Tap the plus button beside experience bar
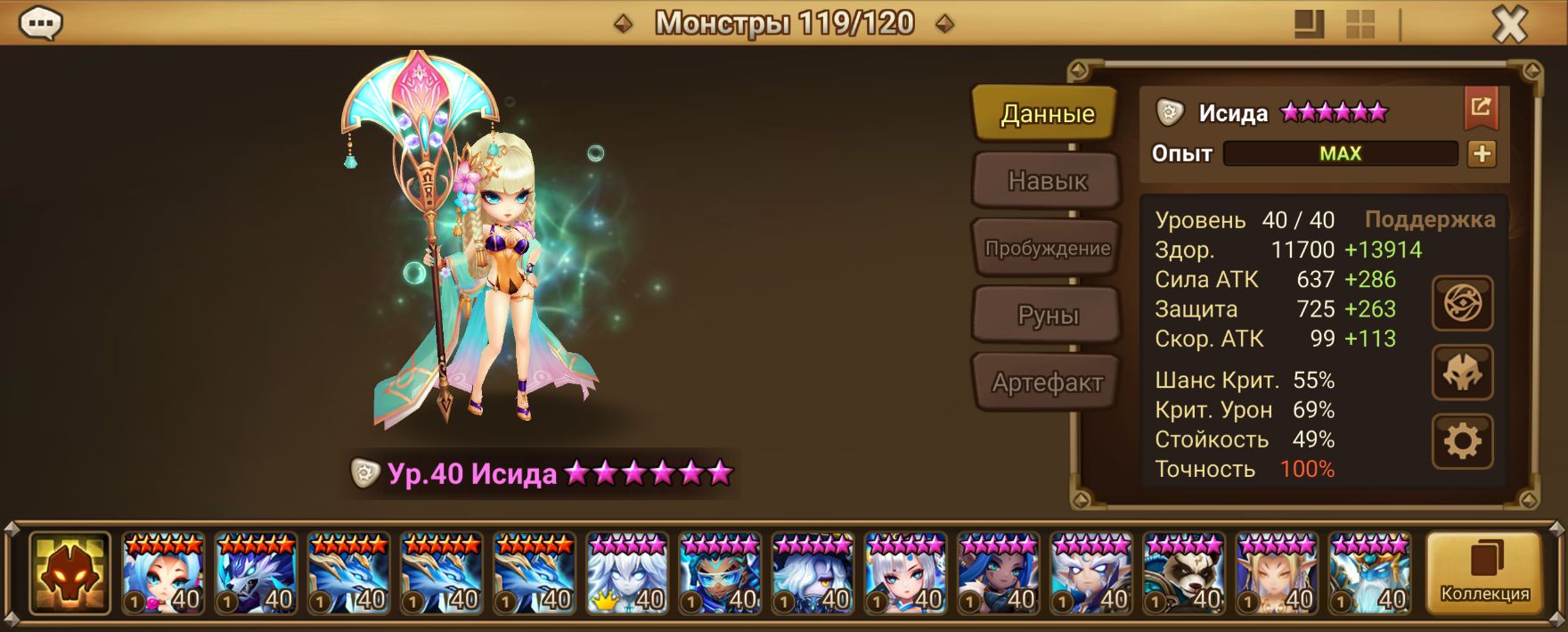This screenshot has width=1568, height=632. pos(1482,153)
